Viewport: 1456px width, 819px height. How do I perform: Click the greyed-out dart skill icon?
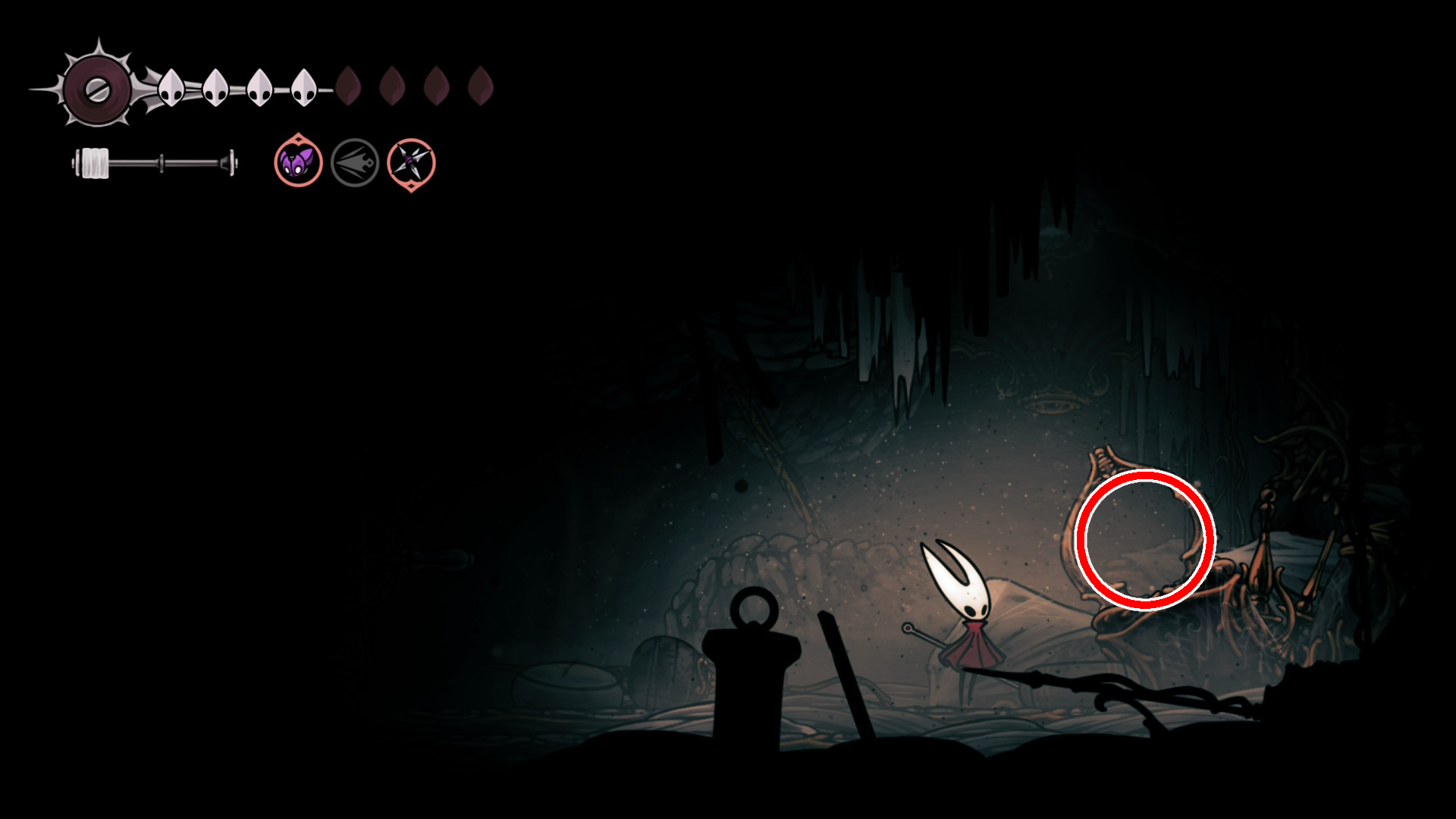click(355, 162)
